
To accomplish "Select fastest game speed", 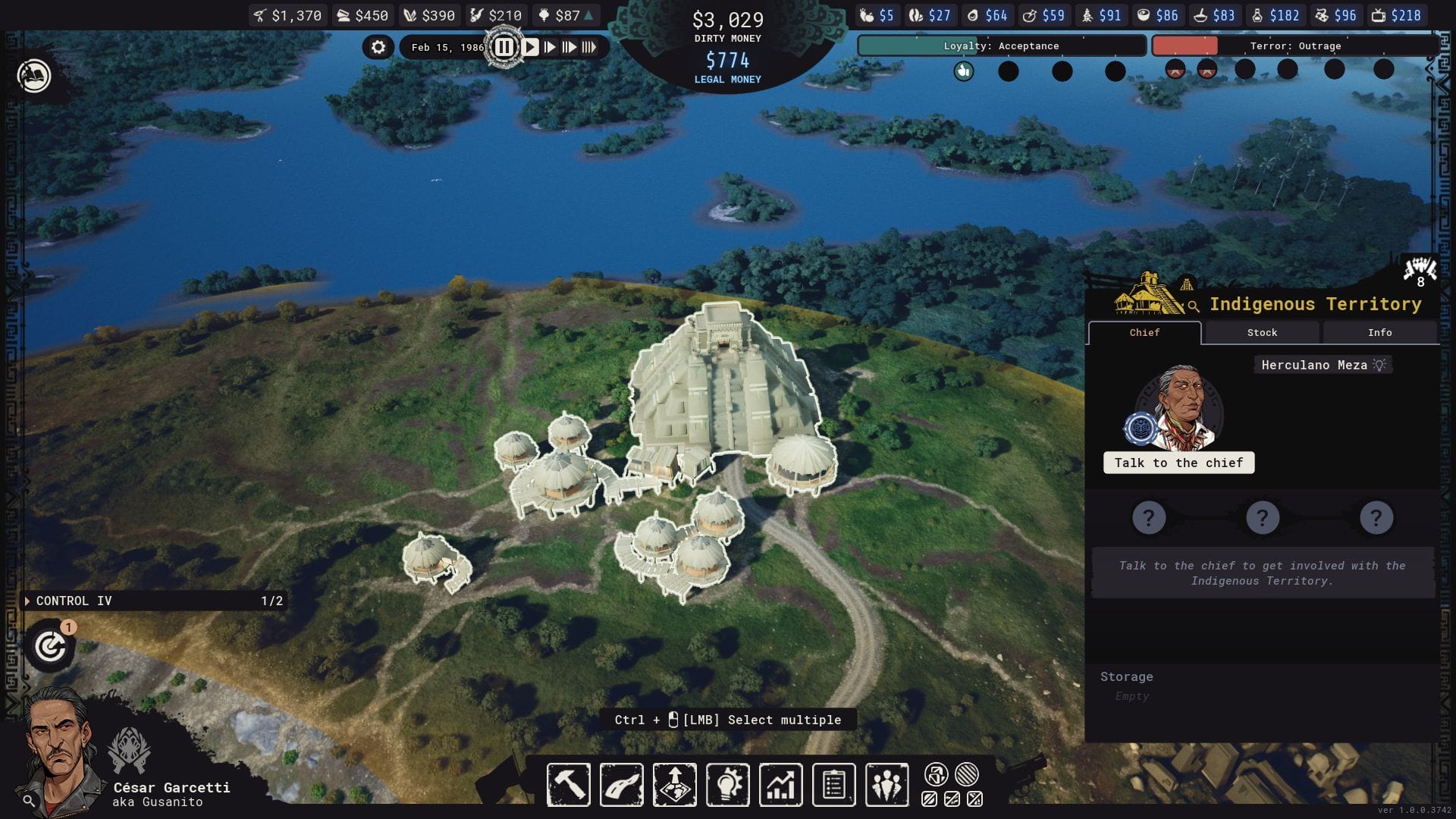I will click(x=591, y=48).
